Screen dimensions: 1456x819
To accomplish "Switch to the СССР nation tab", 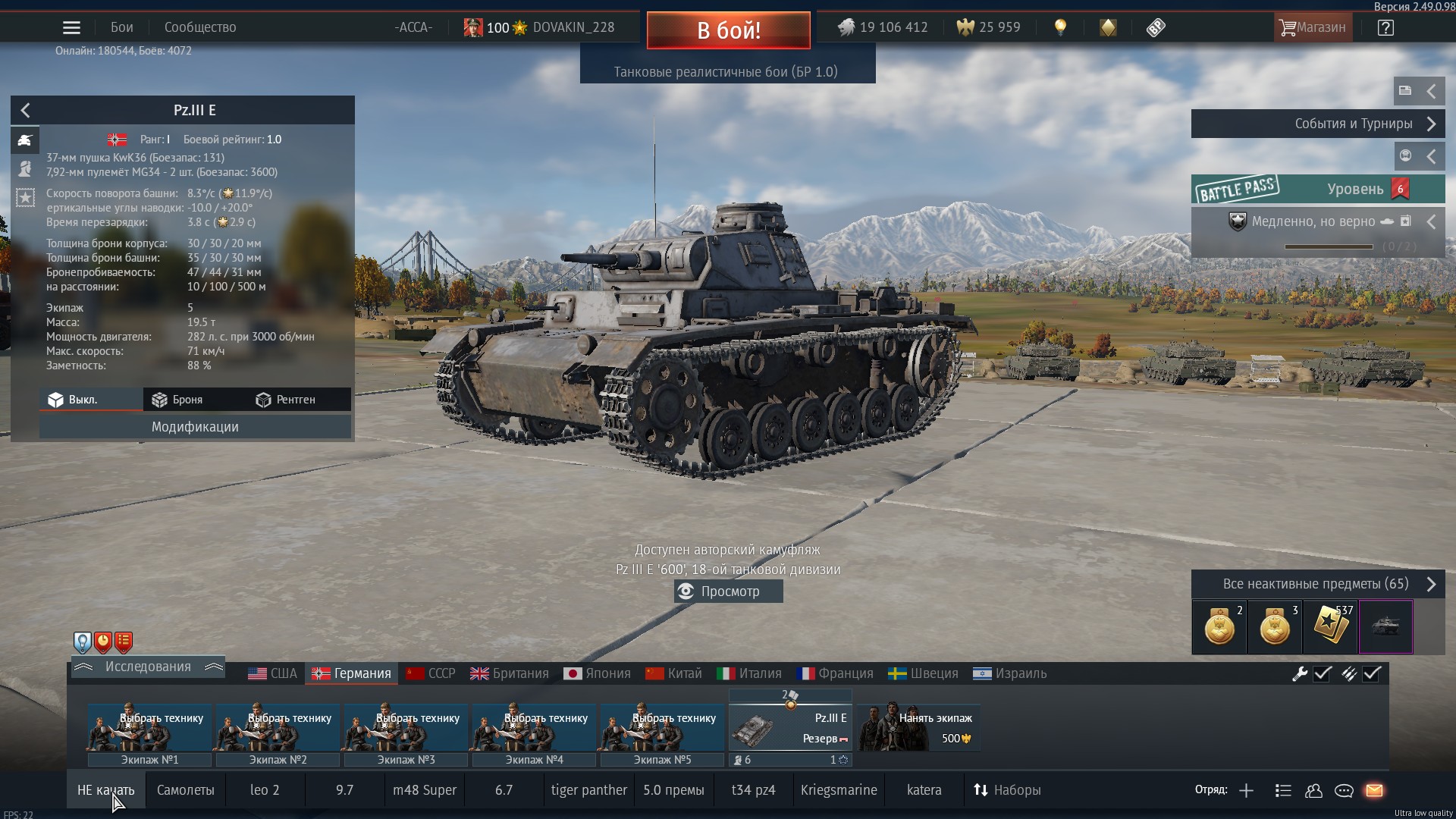I will pos(431,673).
